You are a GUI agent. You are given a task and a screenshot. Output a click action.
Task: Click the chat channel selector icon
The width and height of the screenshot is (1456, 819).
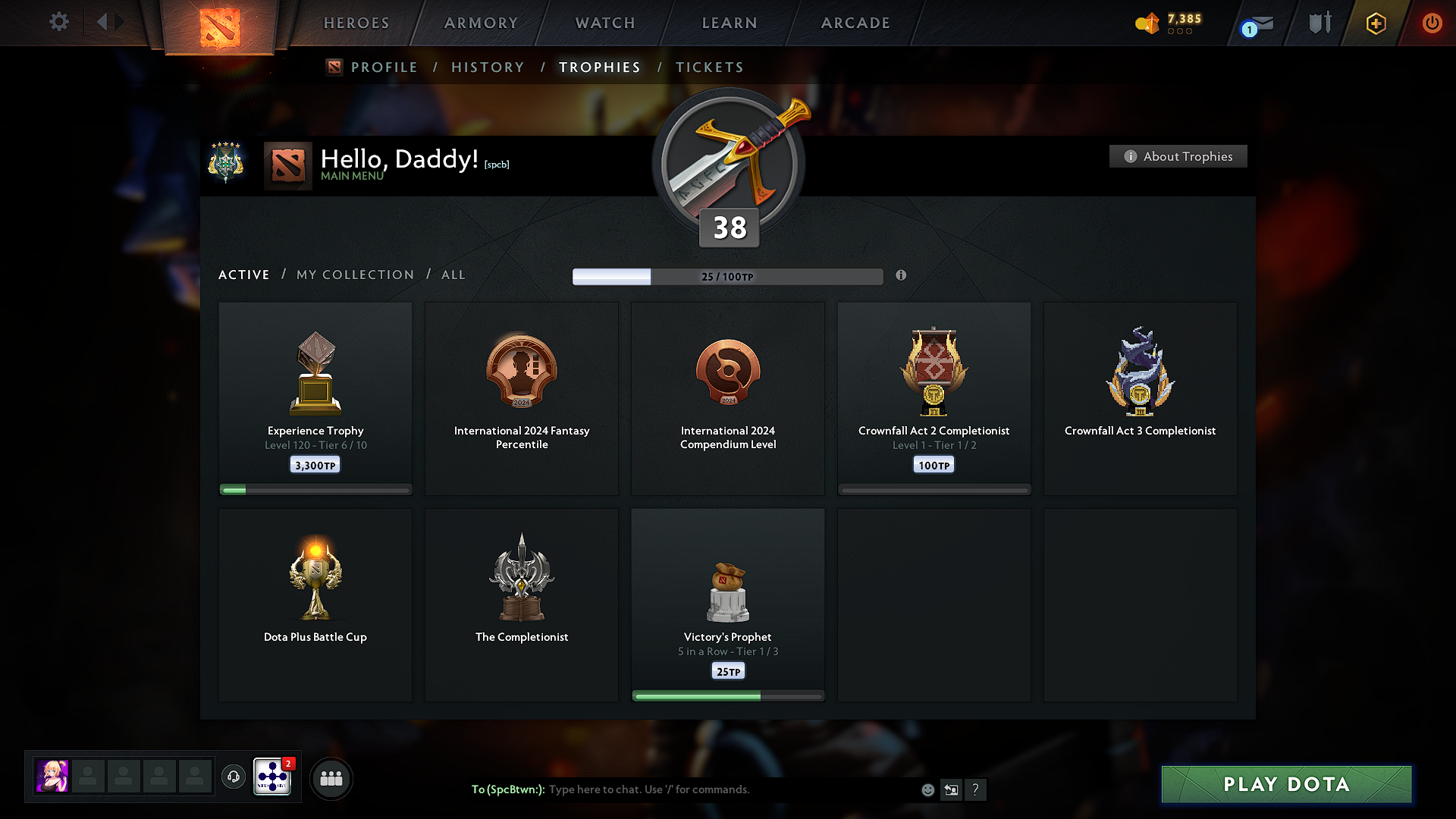(951, 789)
